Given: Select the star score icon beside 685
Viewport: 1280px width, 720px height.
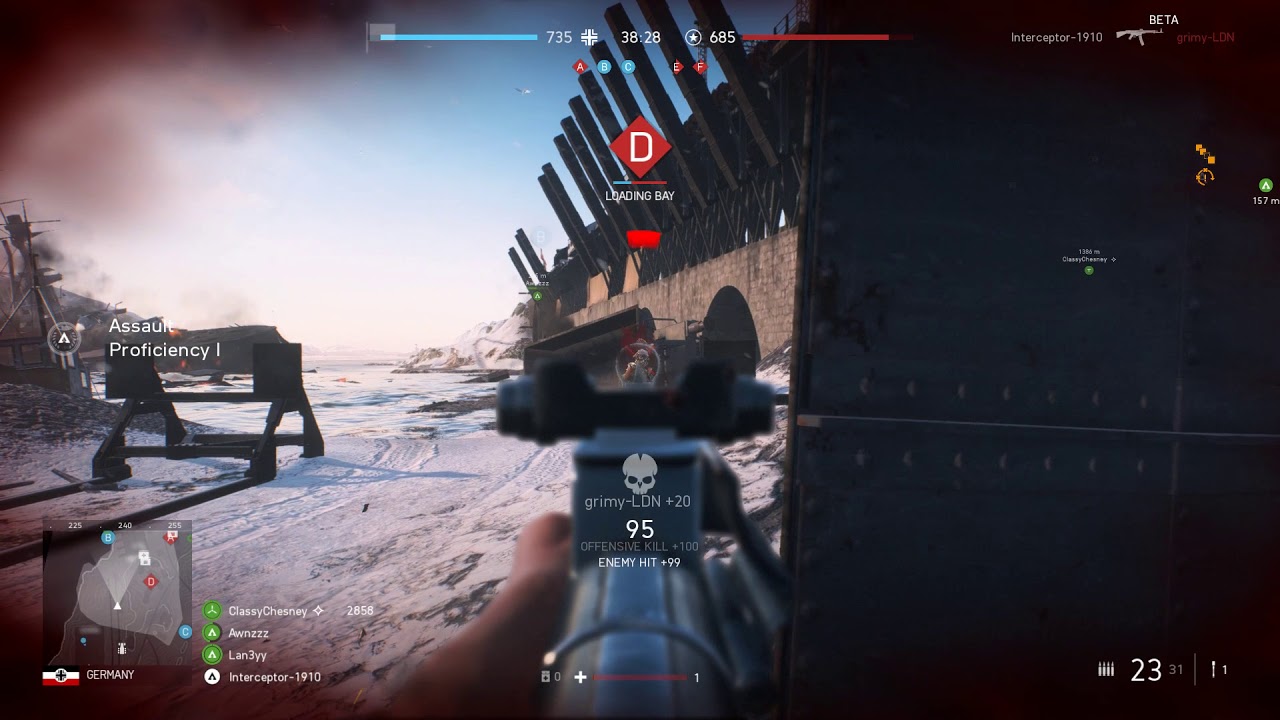Looking at the screenshot, I should point(691,37).
